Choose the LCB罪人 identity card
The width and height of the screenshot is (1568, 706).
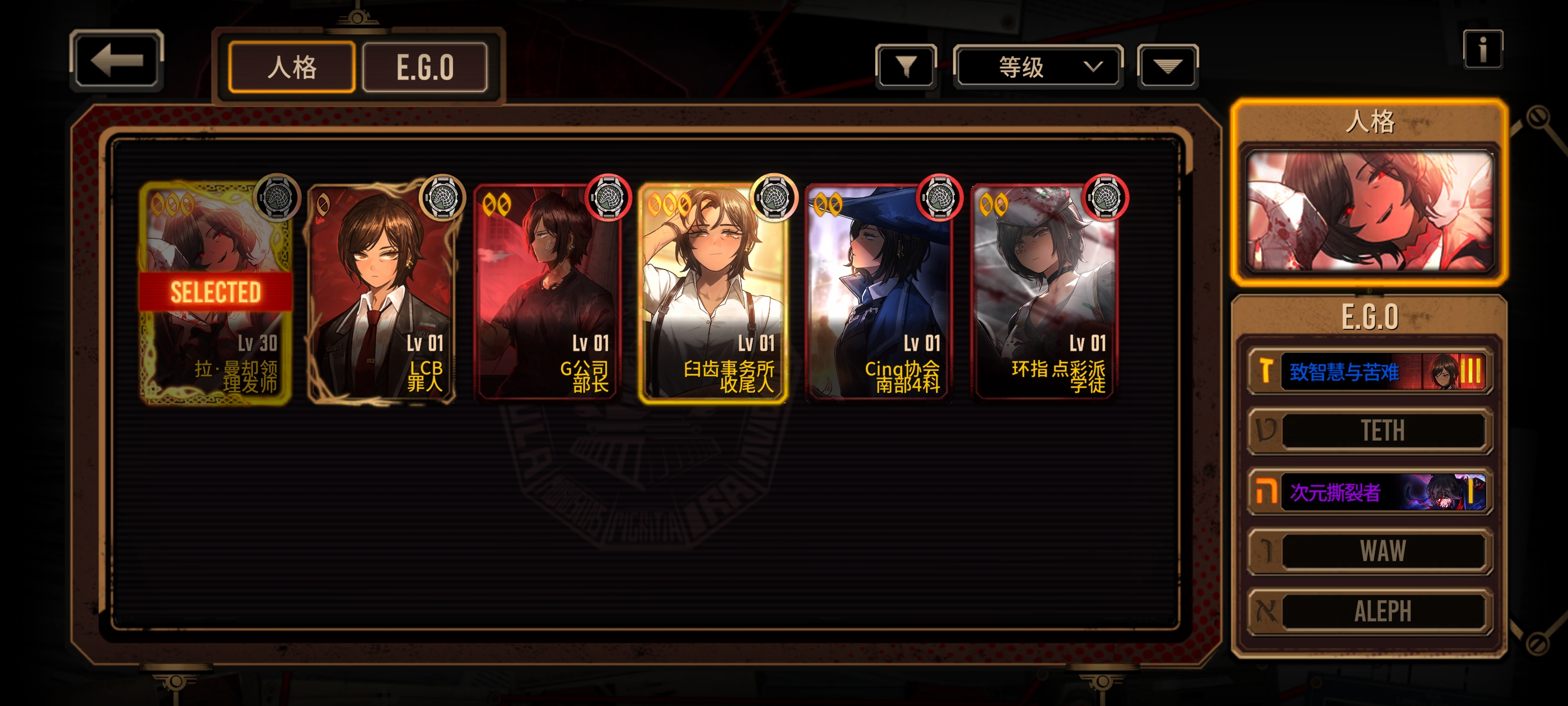coord(381,292)
